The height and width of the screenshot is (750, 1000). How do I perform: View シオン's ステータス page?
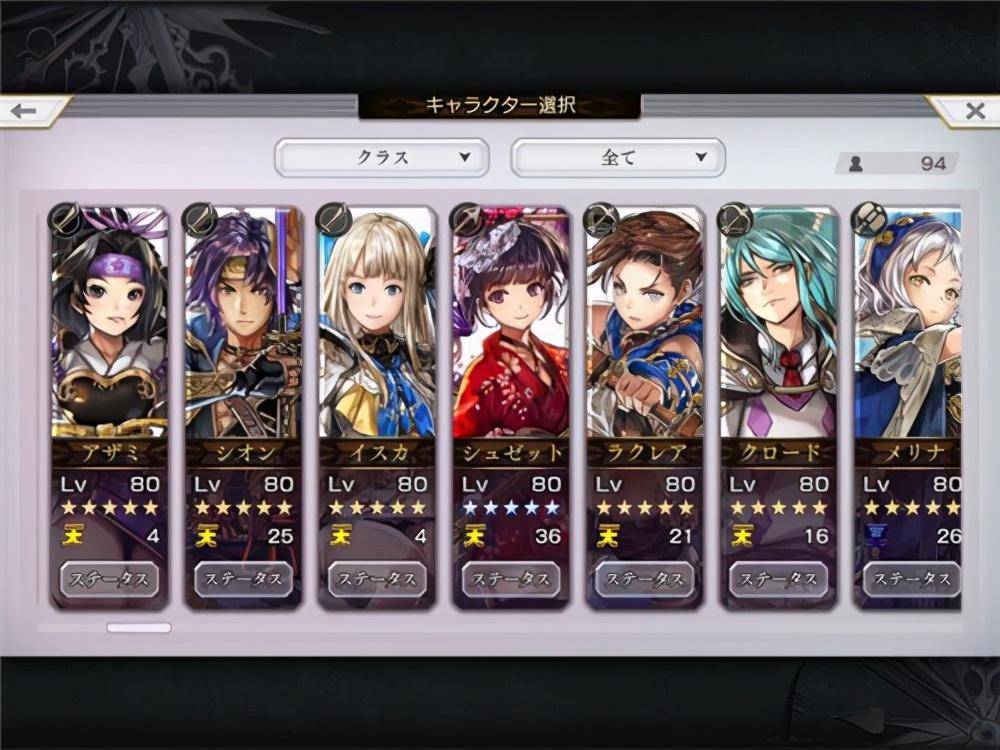pyautogui.click(x=243, y=579)
